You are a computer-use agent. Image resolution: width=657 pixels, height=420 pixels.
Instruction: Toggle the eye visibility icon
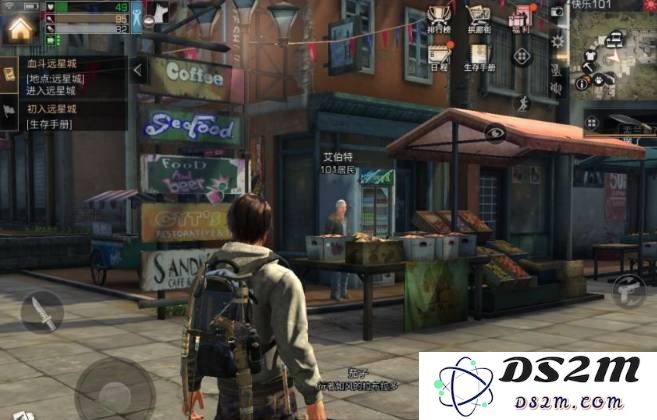(495, 132)
